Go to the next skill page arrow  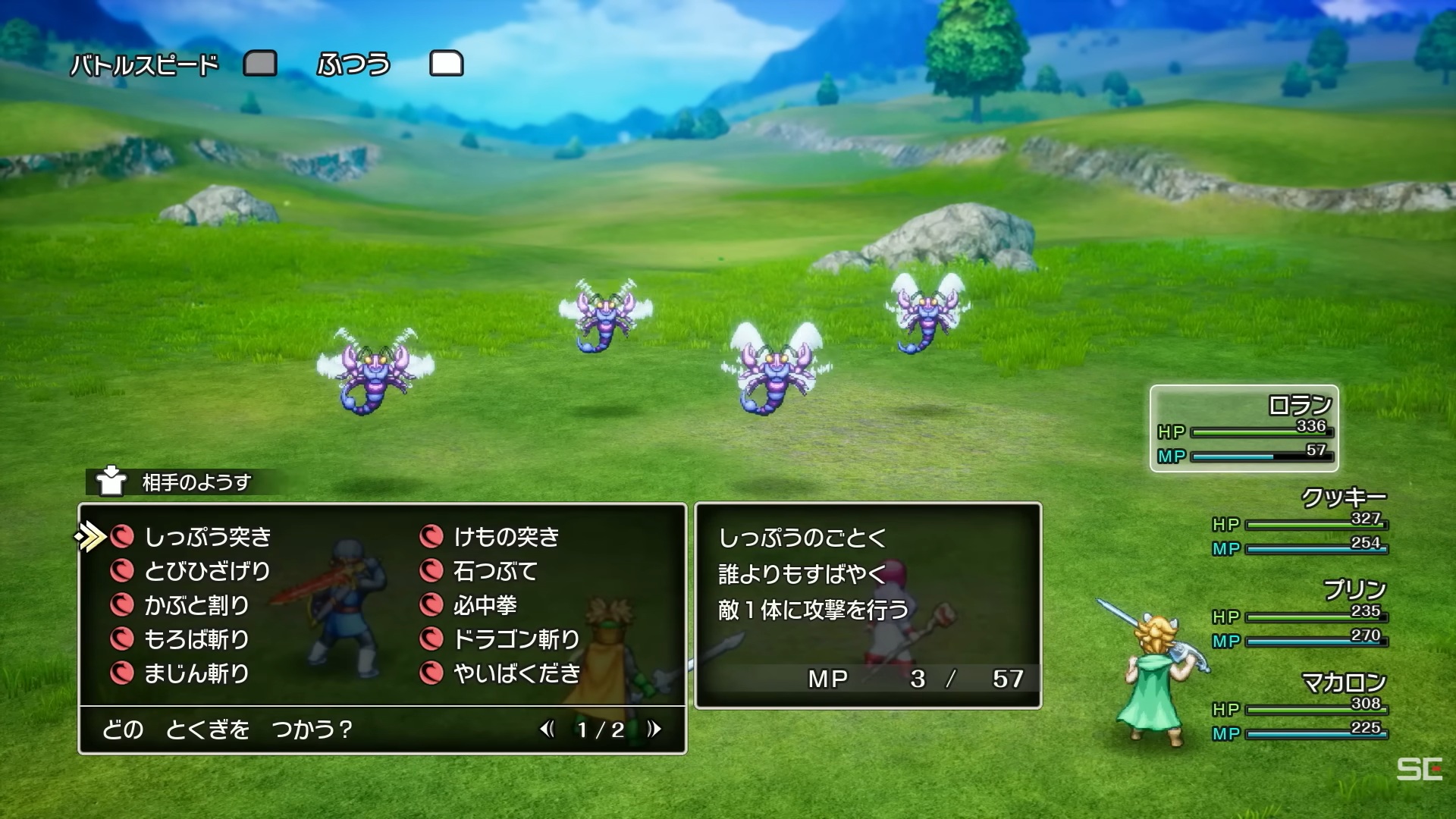[x=654, y=730]
